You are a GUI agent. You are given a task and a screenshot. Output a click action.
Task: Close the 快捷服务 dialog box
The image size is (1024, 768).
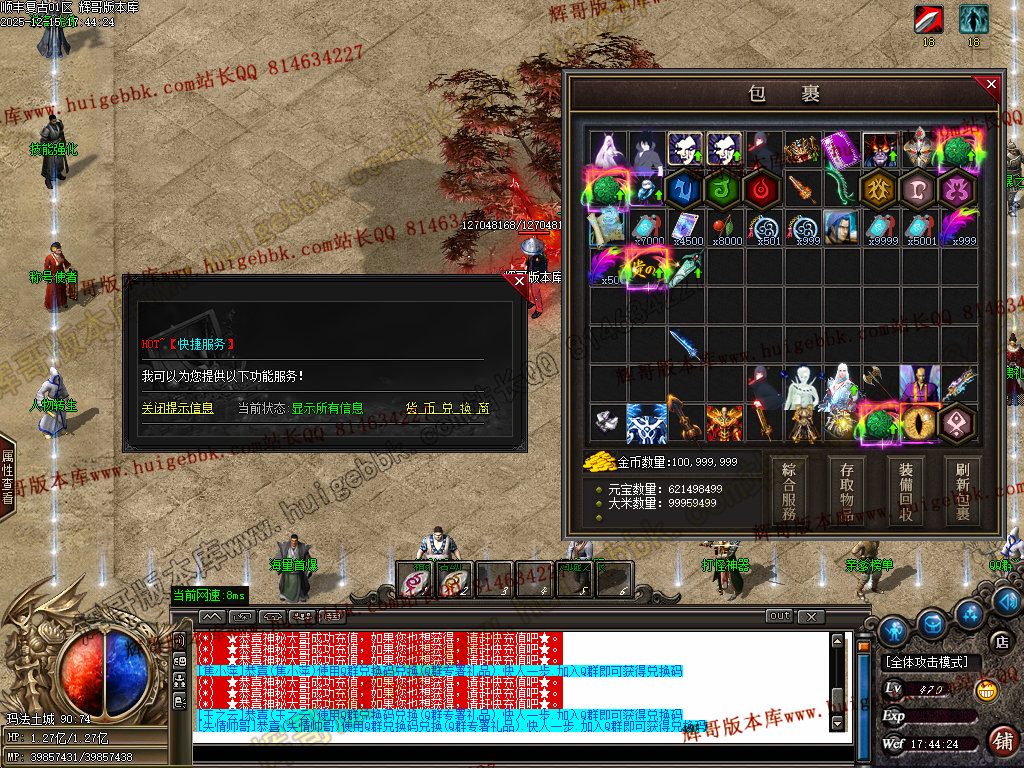(519, 282)
